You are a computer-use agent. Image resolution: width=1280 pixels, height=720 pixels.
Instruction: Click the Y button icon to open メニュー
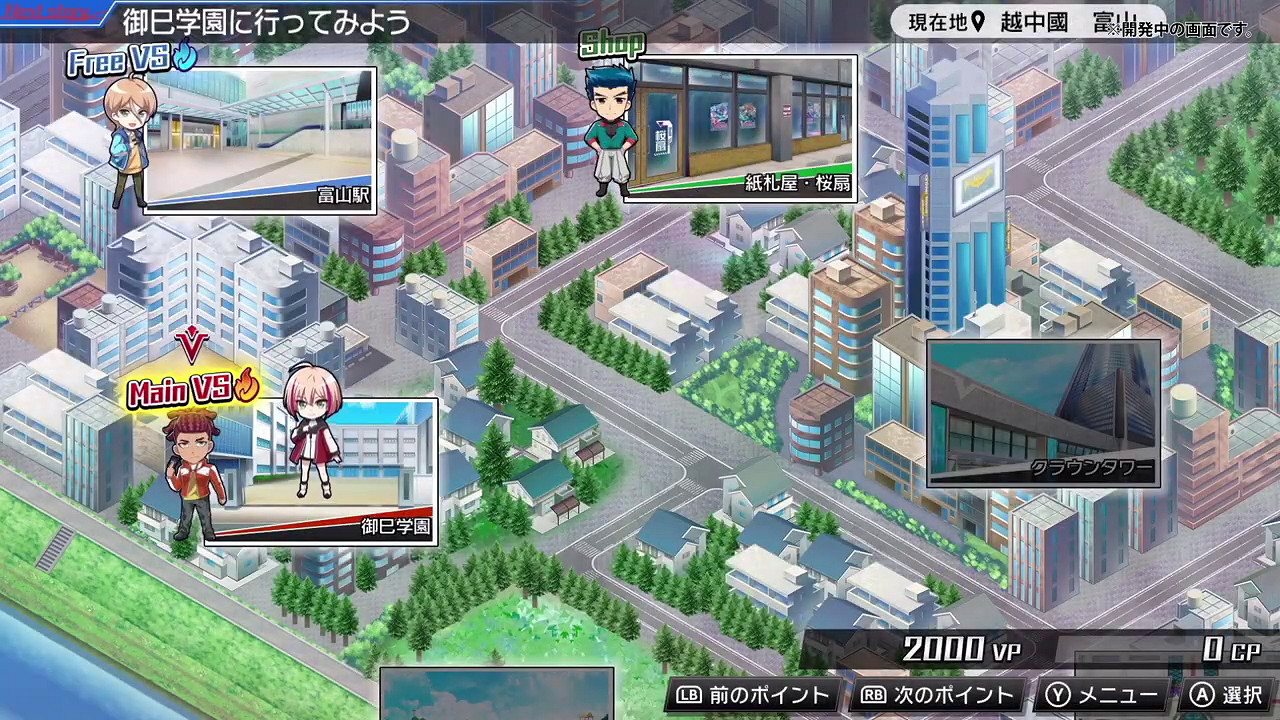1056,694
